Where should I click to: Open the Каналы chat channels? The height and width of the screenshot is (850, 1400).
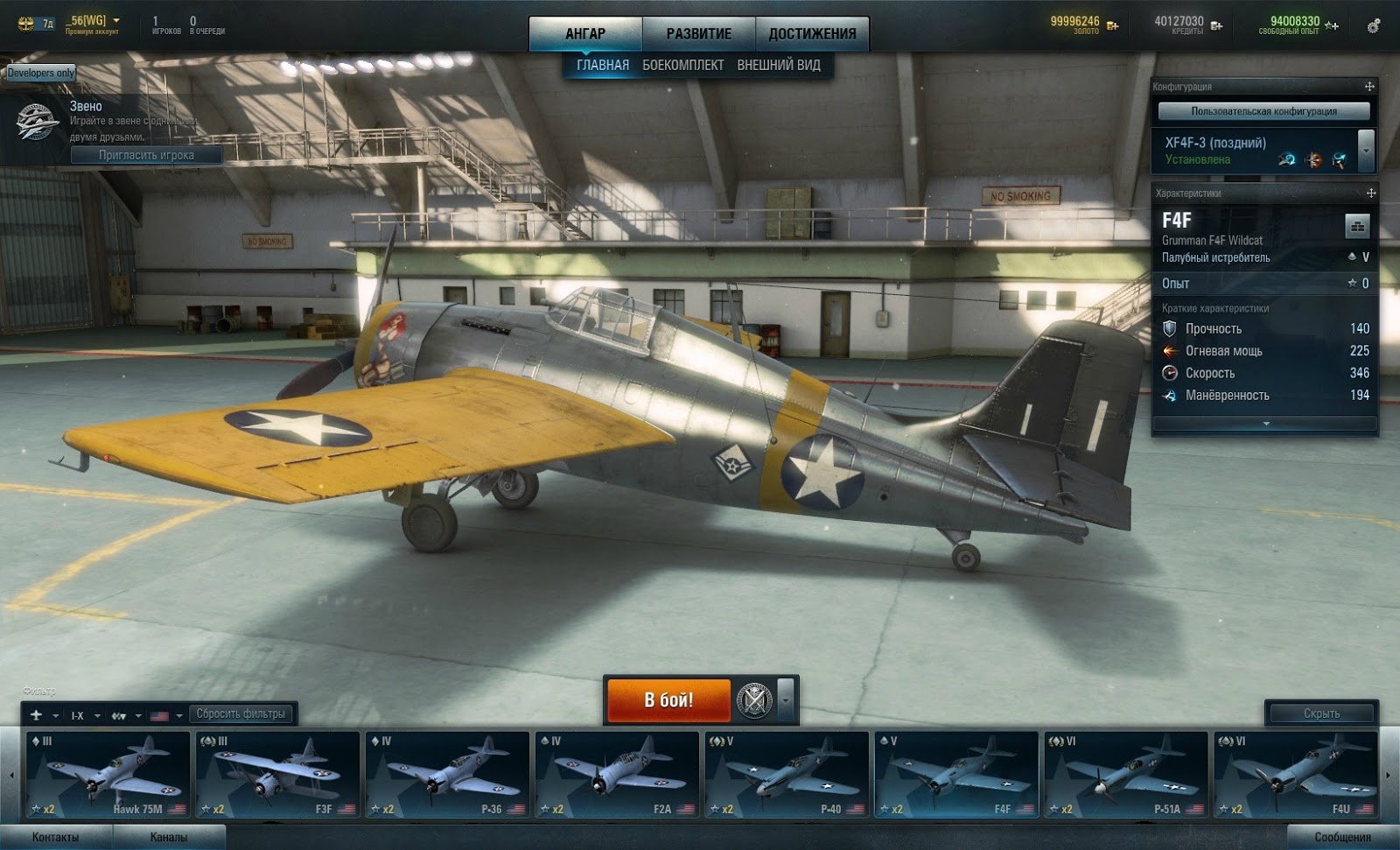(x=168, y=837)
